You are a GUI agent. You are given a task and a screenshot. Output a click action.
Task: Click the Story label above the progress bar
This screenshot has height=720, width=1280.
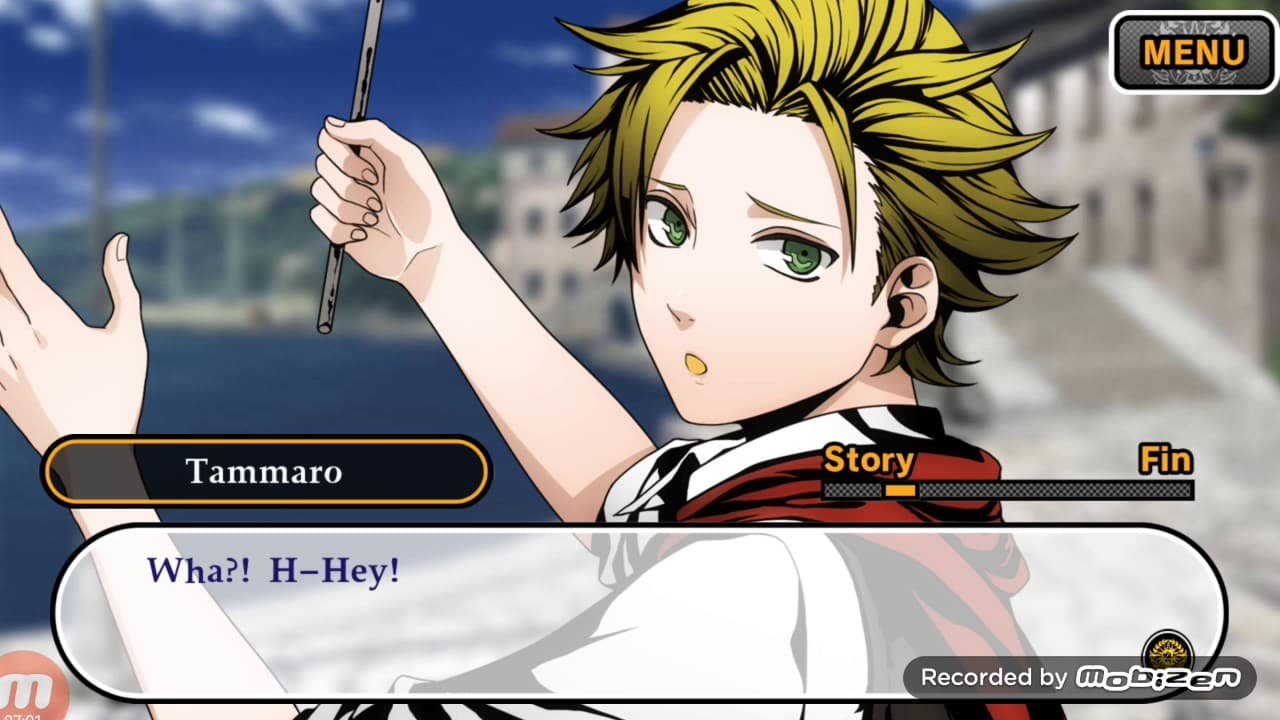[x=868, y=460]
